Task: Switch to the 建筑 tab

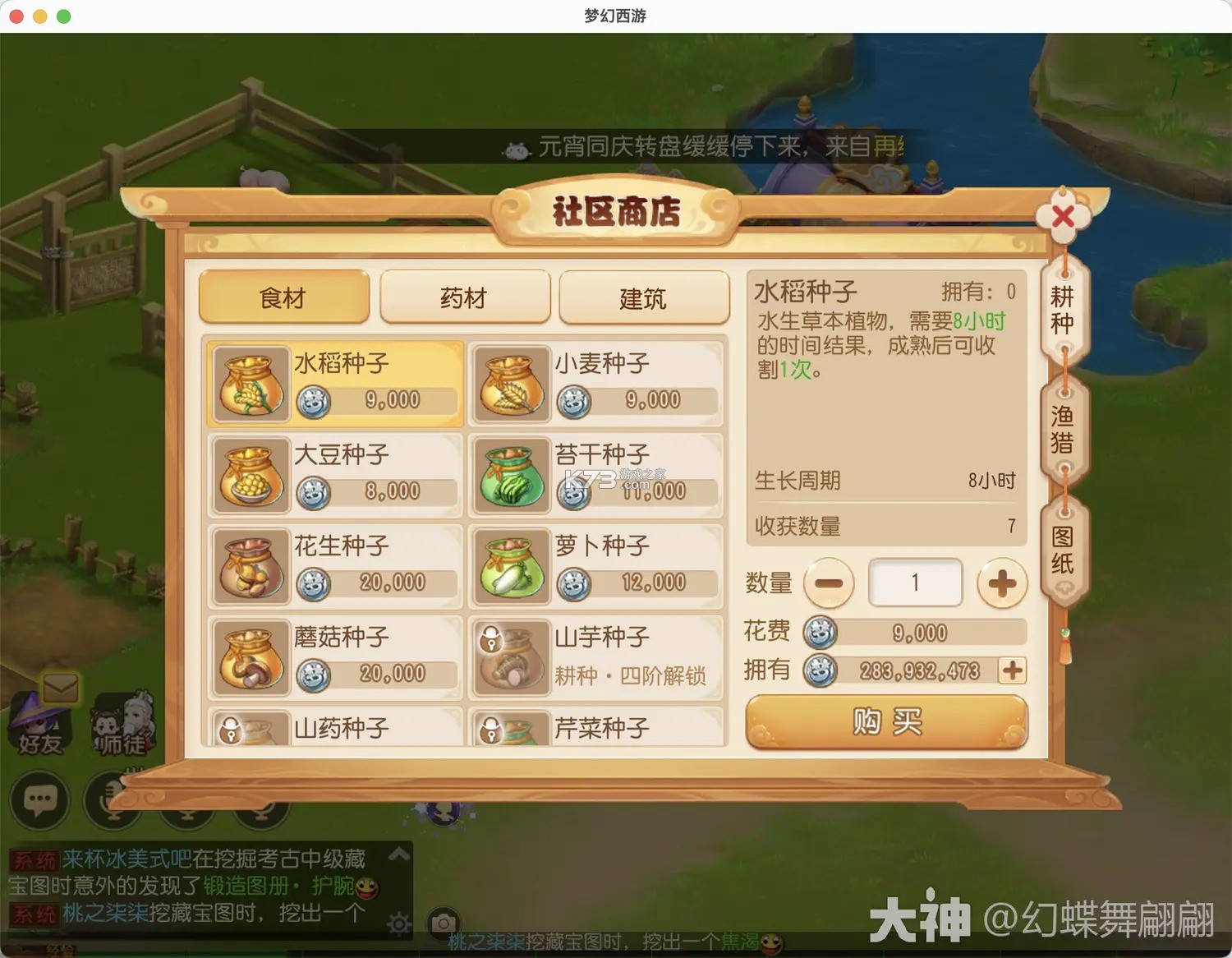Action: [645, 297]
